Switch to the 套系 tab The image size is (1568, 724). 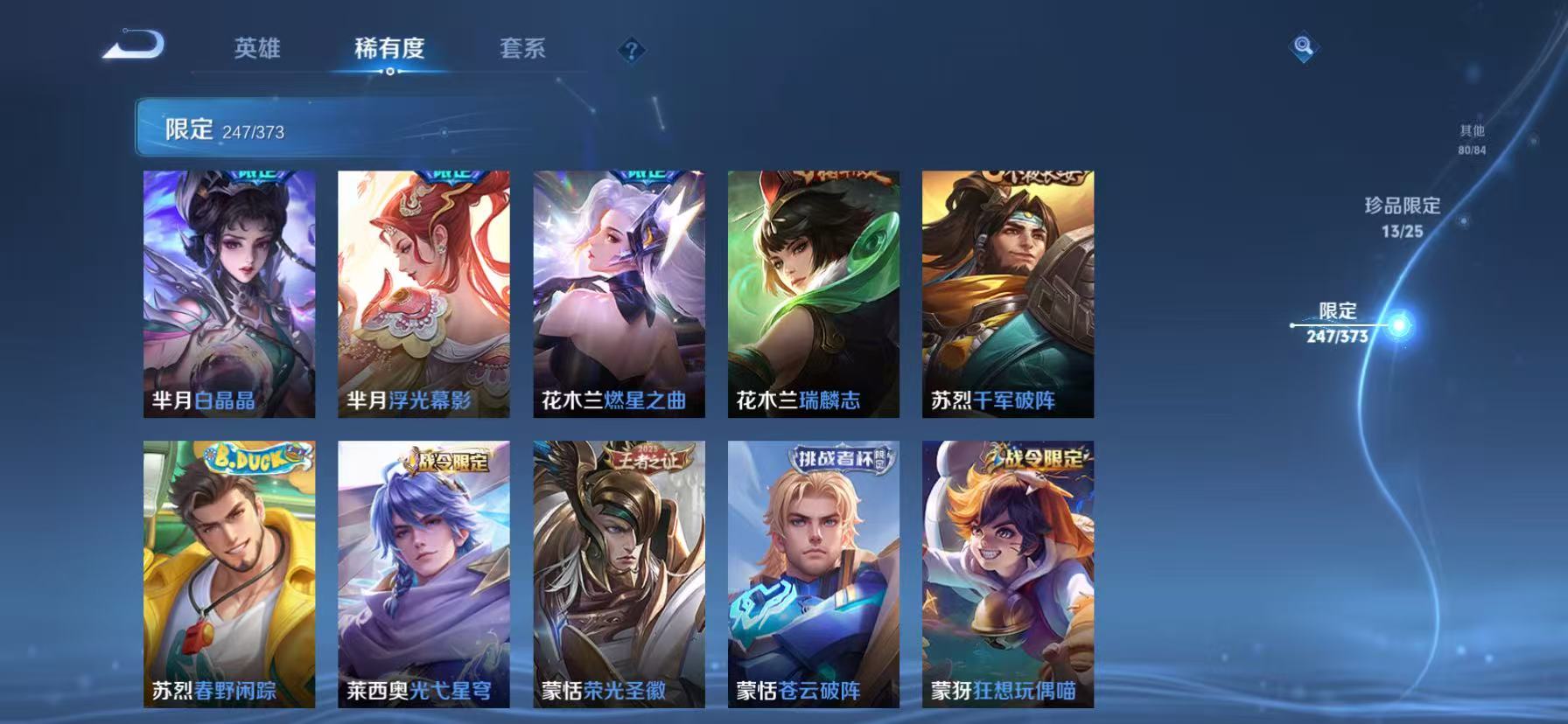click(x=523, y=50)
